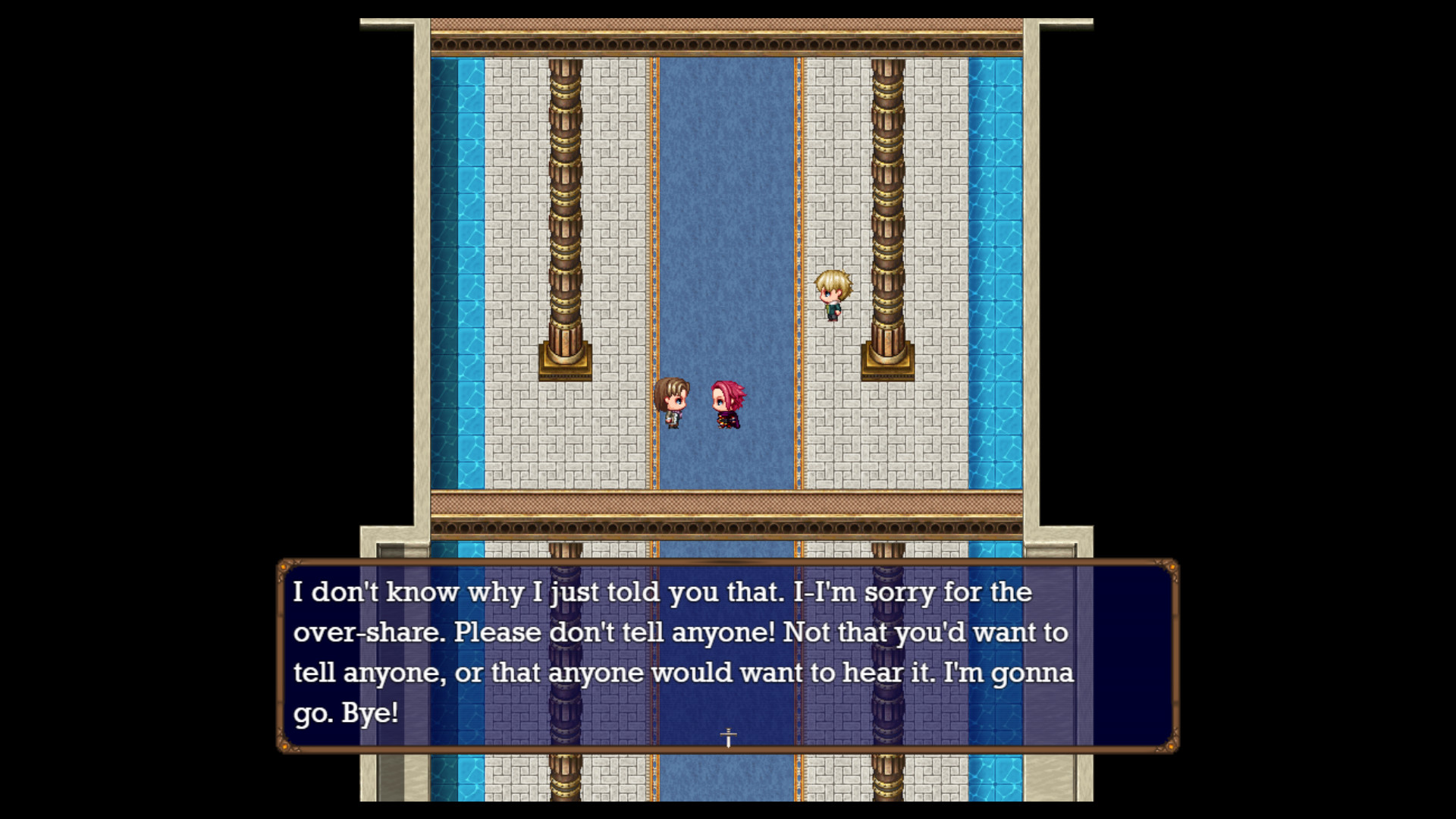Click the left cyan water channel
Viewport: 1456px width, 819px height.
pyautogui.click(x=459, y=227)
